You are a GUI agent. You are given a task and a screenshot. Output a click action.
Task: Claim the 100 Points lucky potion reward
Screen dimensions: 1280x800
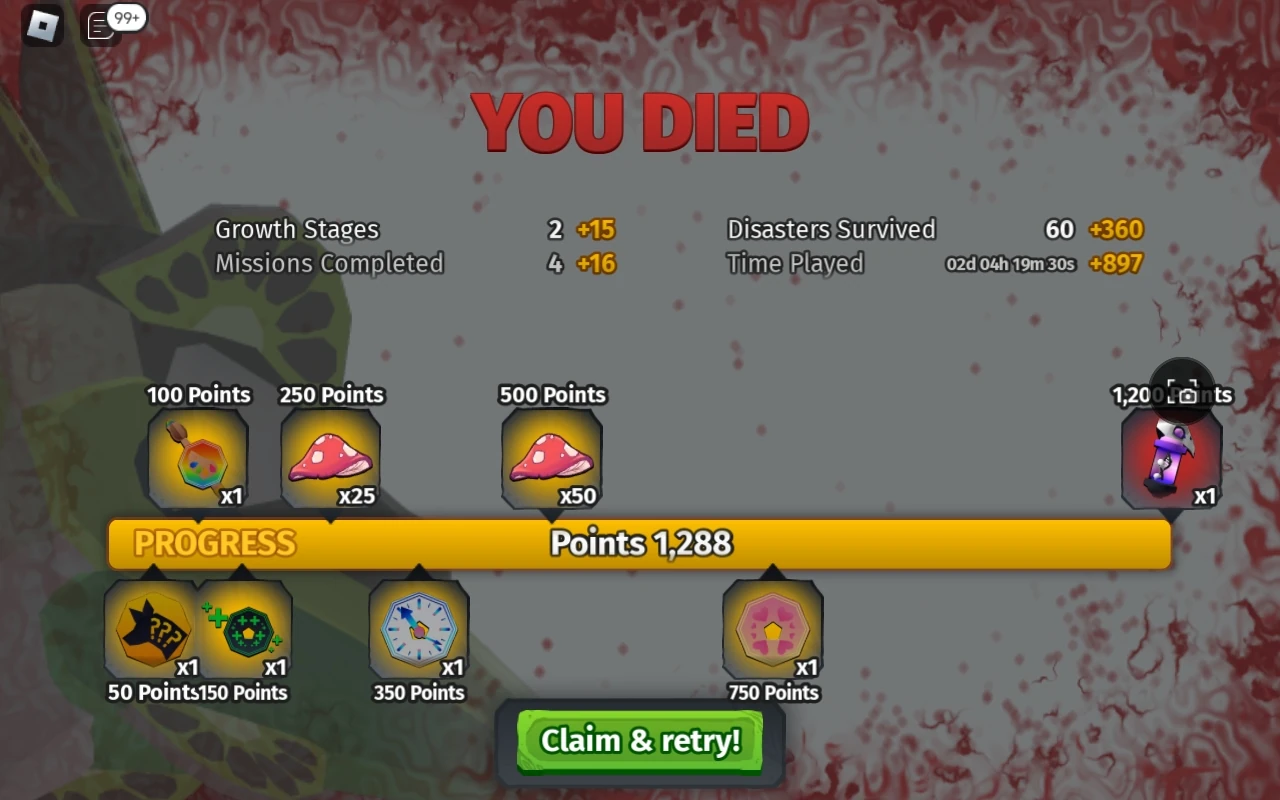coord(198,458)
